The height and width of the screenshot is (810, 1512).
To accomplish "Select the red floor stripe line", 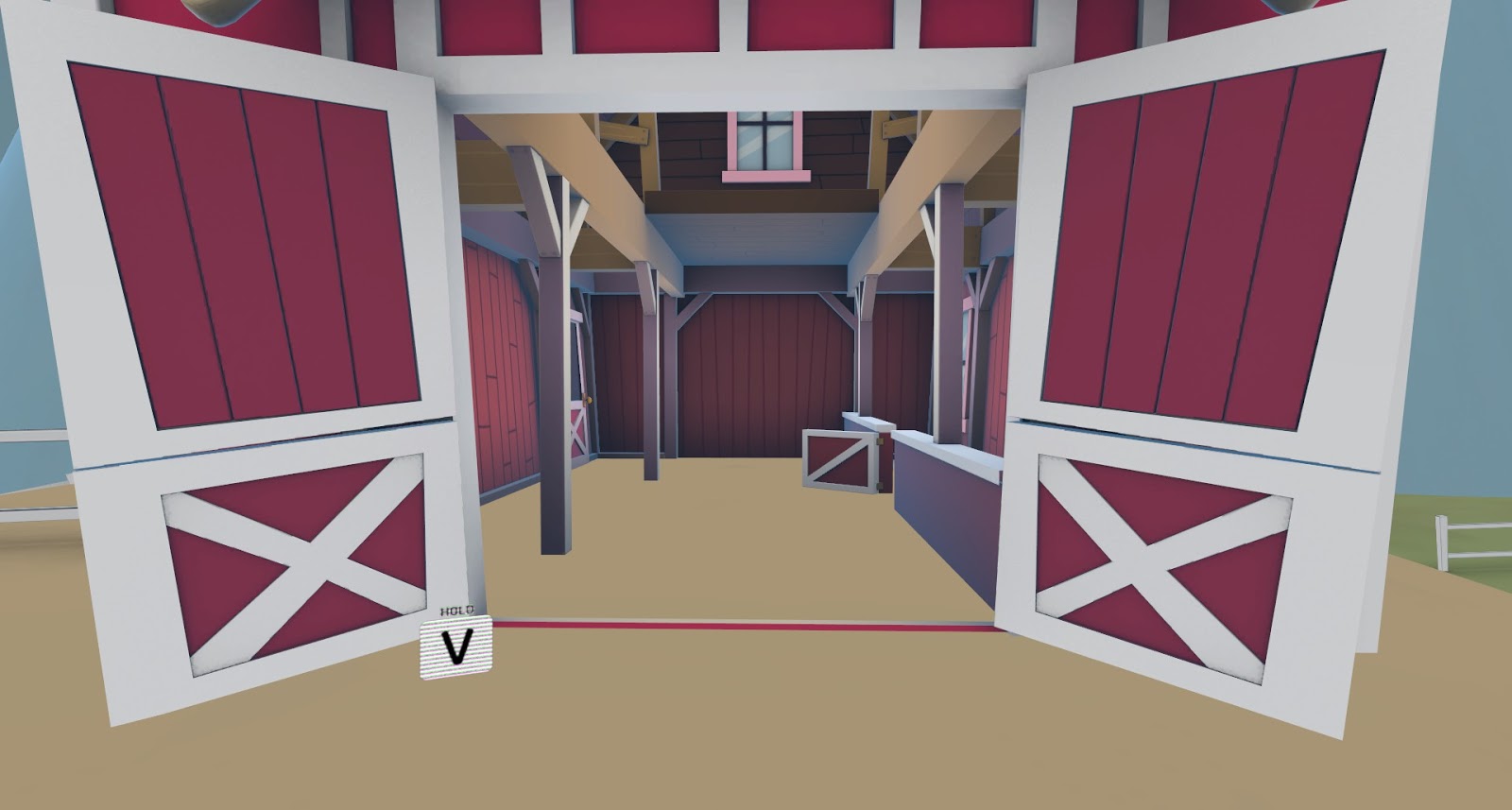I will point(756,624).
